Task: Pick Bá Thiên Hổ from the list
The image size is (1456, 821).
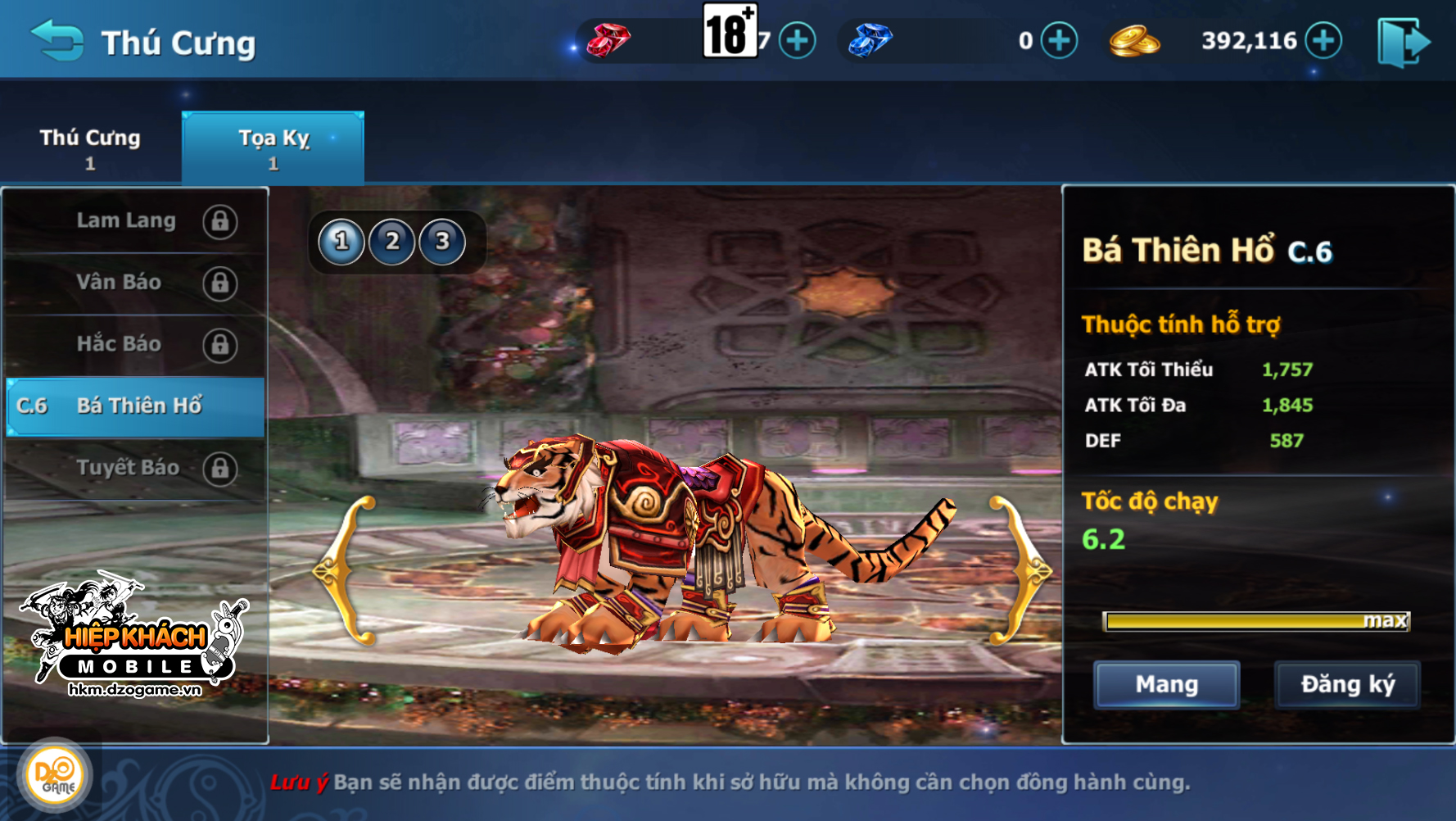Action: point(135,406)
